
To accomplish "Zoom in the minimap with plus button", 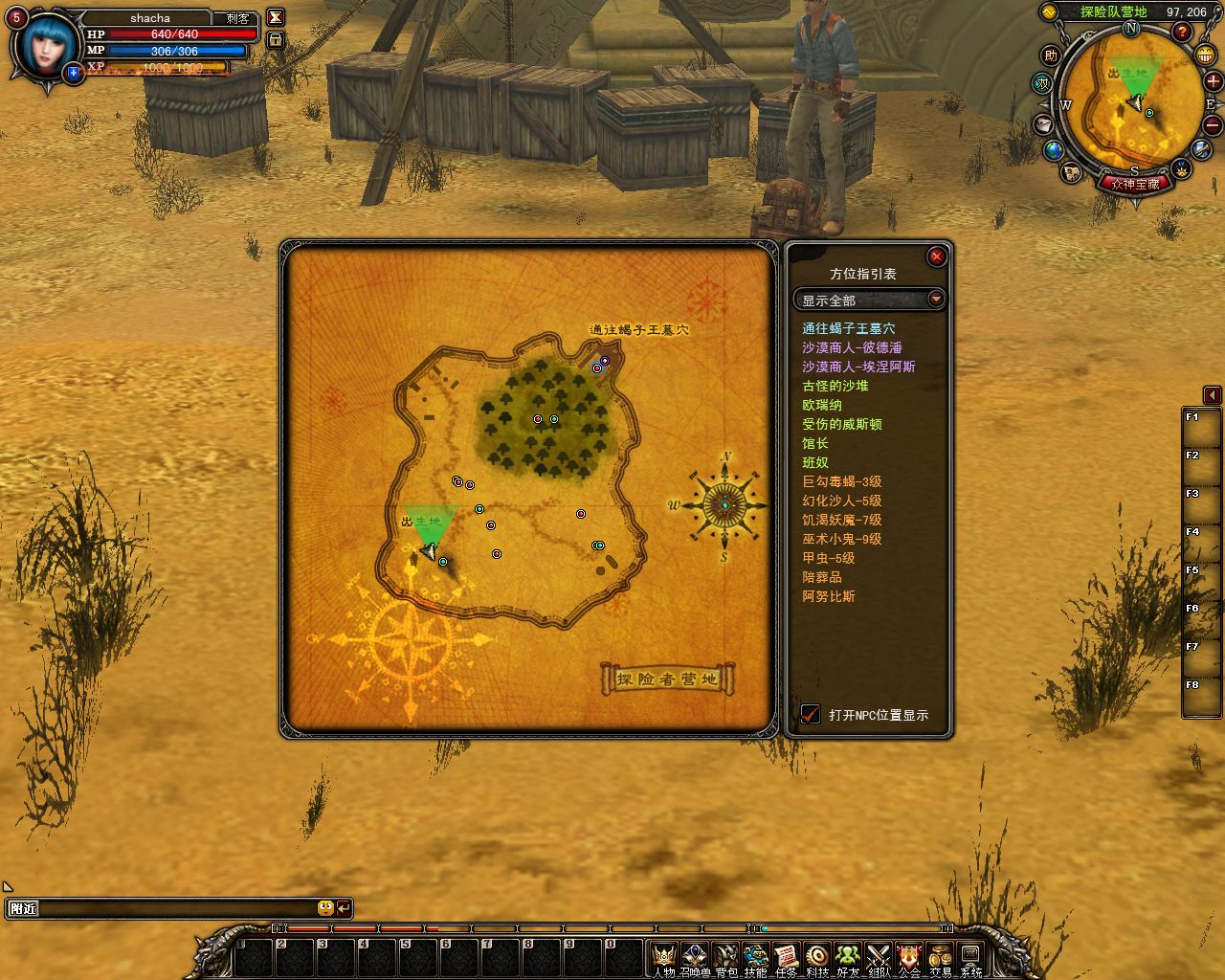I will pos(1212,82).
